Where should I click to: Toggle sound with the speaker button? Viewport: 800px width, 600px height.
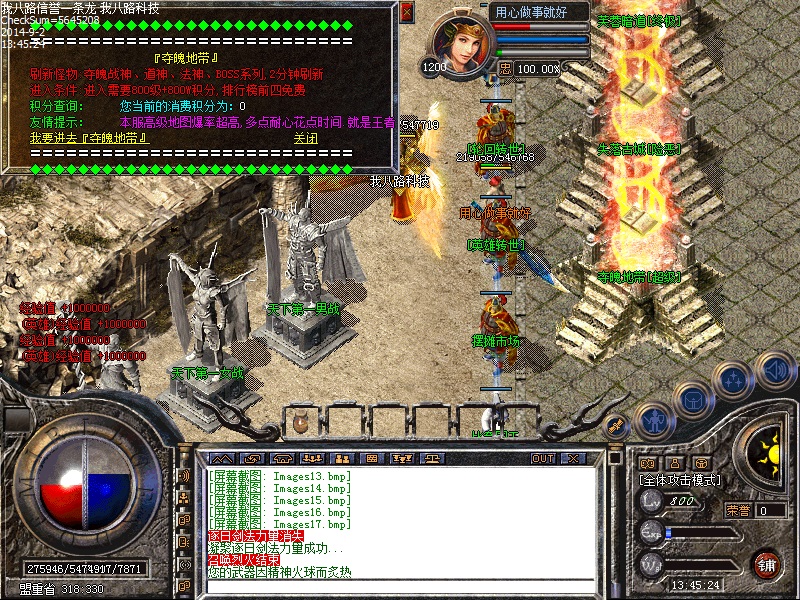774,370
